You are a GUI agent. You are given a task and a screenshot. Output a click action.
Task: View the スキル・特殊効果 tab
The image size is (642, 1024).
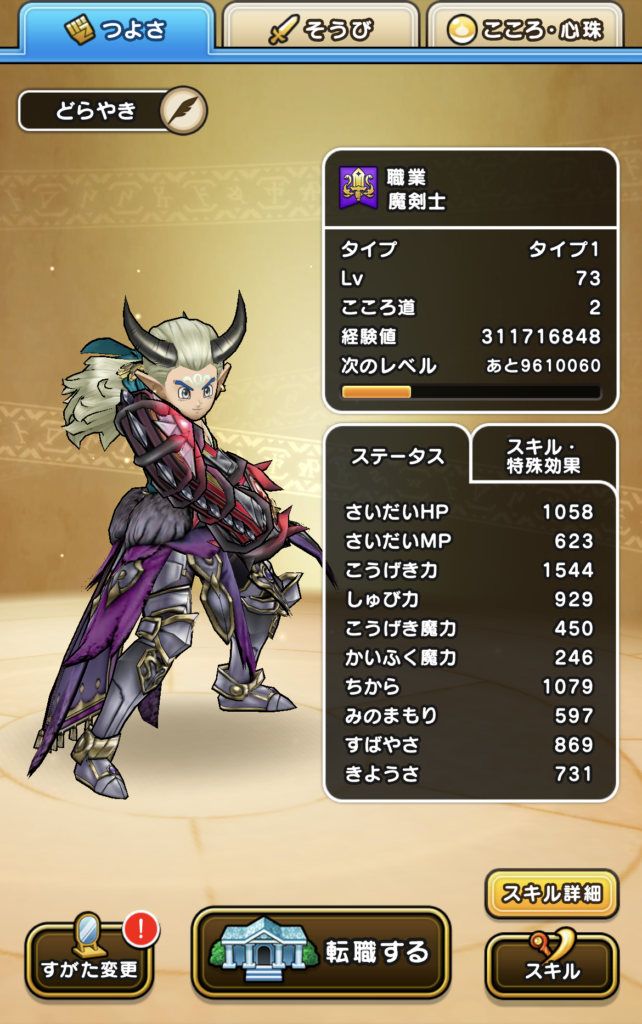click(x=543, y=455)
